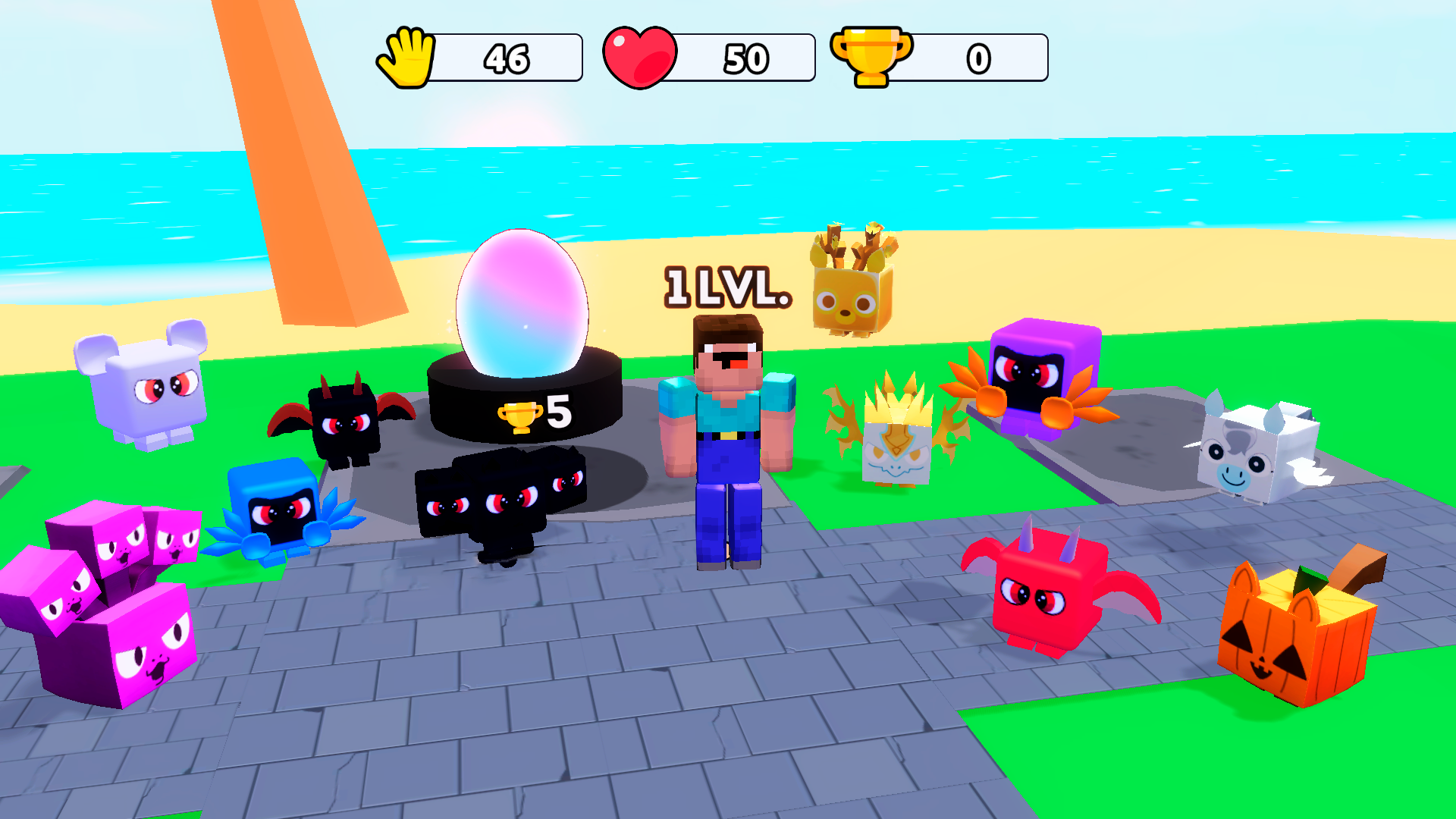Viewport: 1456px width, 819px height.
Task: Select the gray mouse pet
Action: tap(152, 394)
